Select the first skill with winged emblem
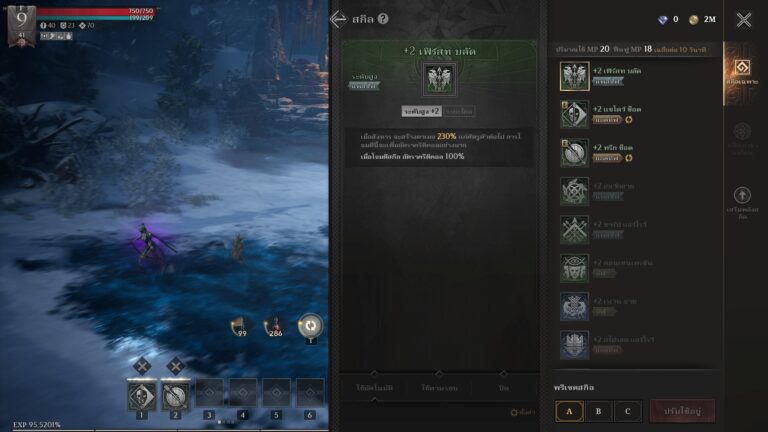Screen dimensions: 768x432 coord(574,76)
